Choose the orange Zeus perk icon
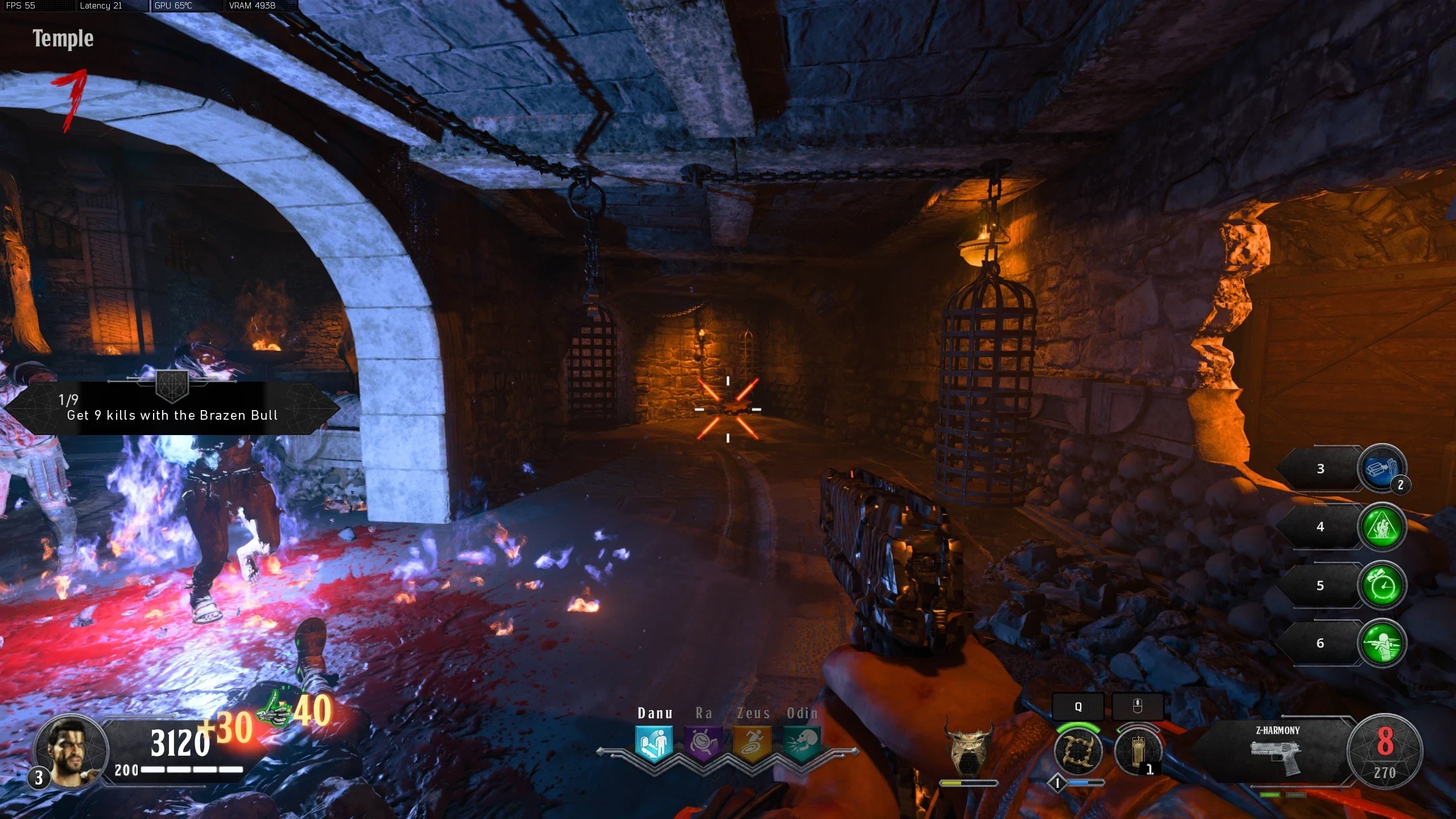Screen dimensions: 1456x819 pyautogui.click(x=752, y=743)
